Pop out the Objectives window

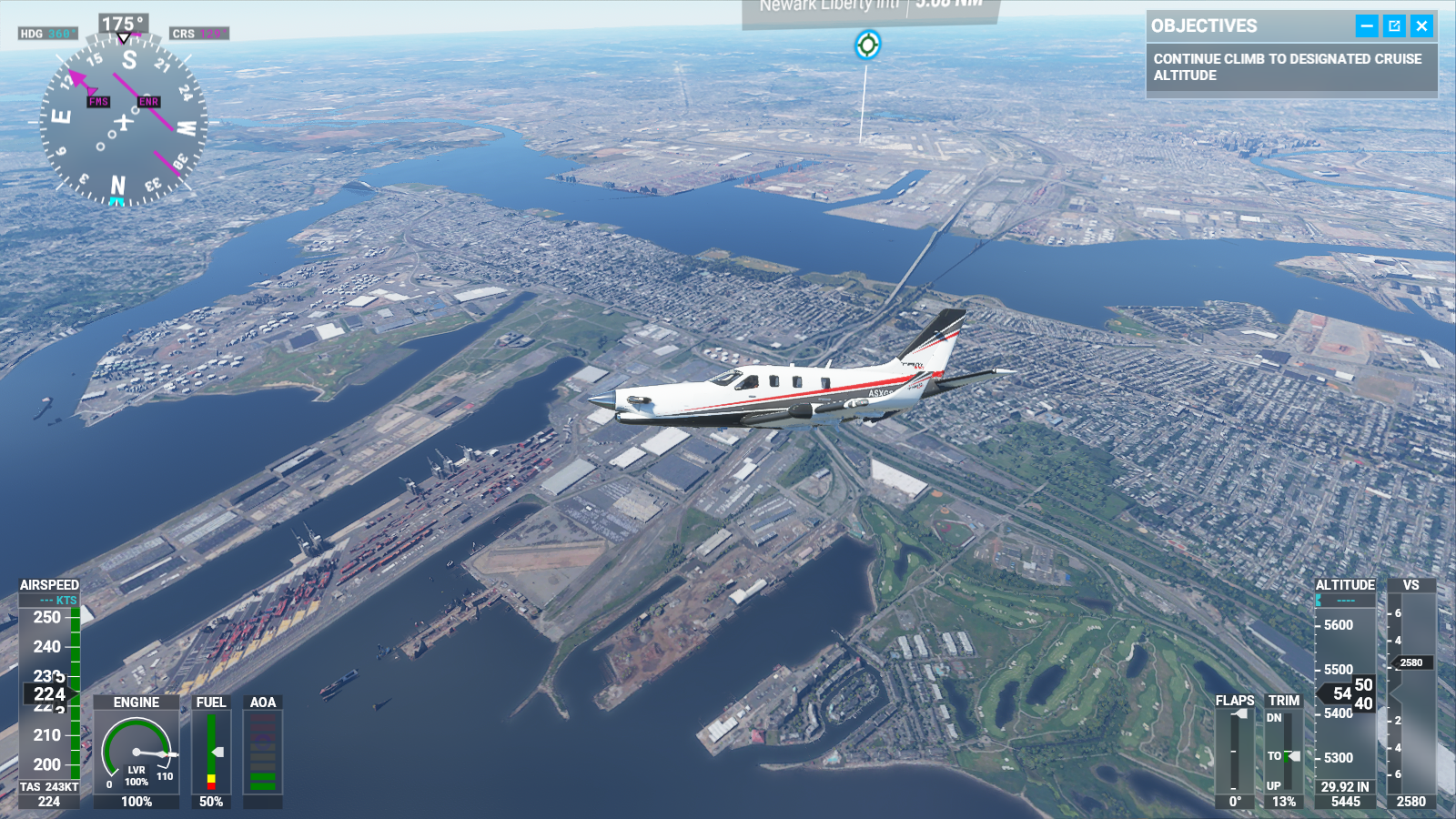tap(1394, 26)
